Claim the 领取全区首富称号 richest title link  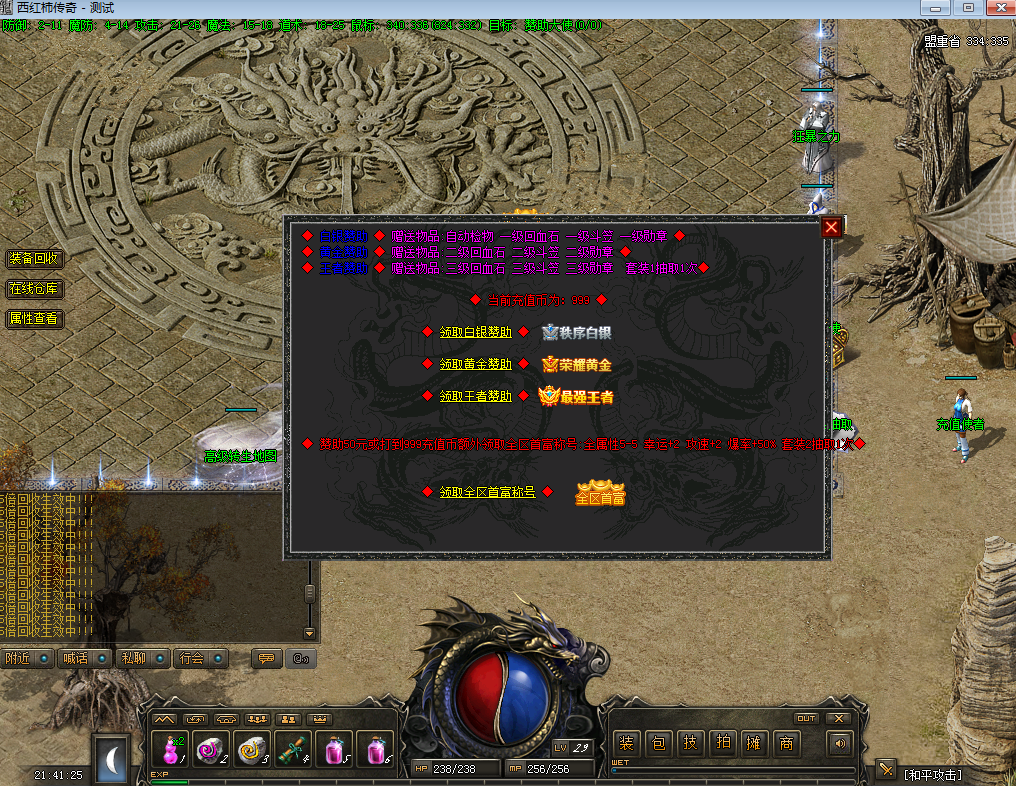point(487,492)
